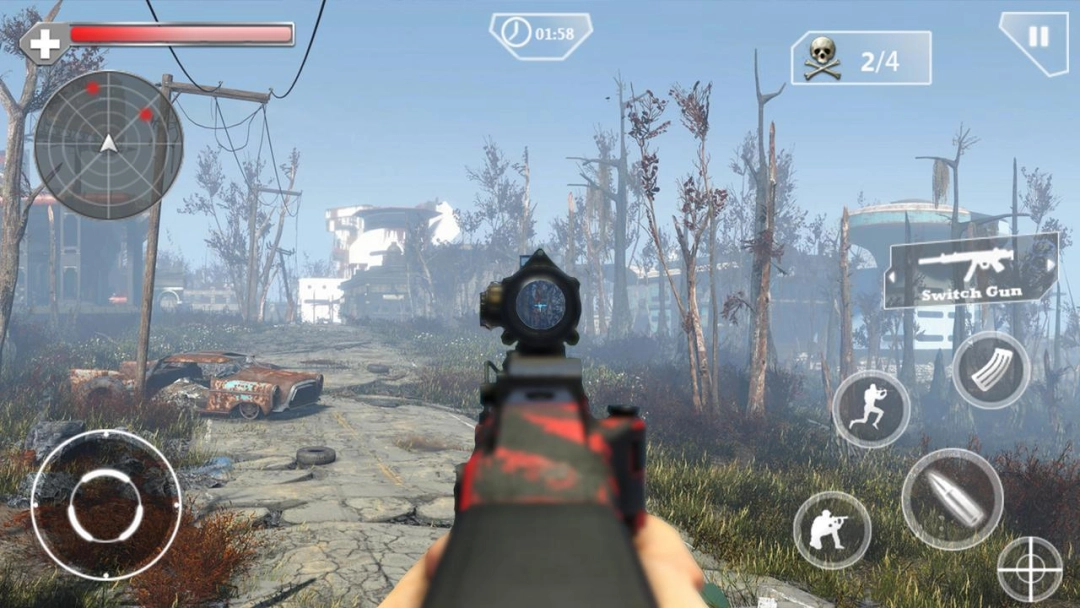Viewport: 1080px width, 608px height.
Task: Click the circular radar minimap
Action: click(x=108, y=144)
